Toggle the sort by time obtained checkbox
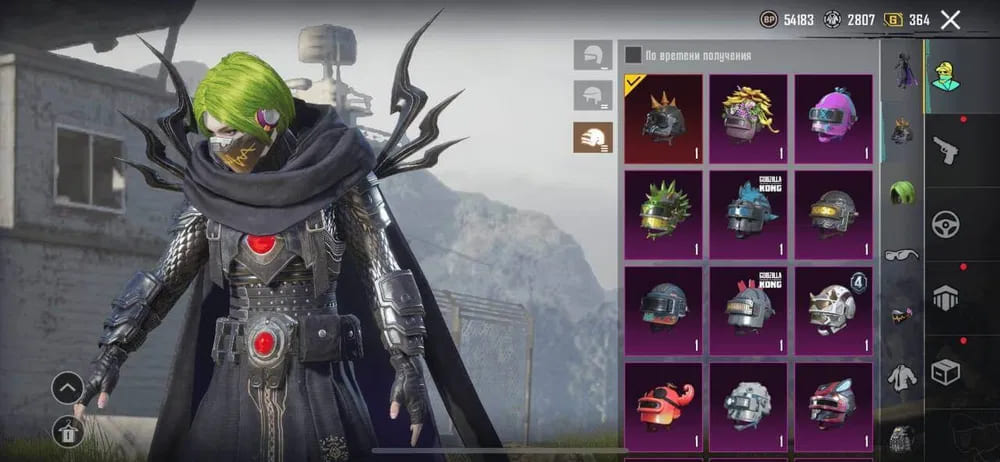1000x462 pixels. tap(633, 55)
